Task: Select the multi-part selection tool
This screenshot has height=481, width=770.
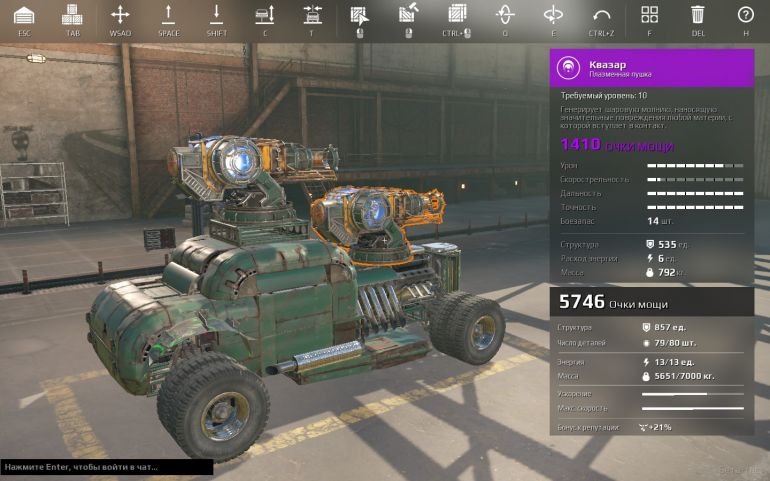Action: tap(457, 15)
